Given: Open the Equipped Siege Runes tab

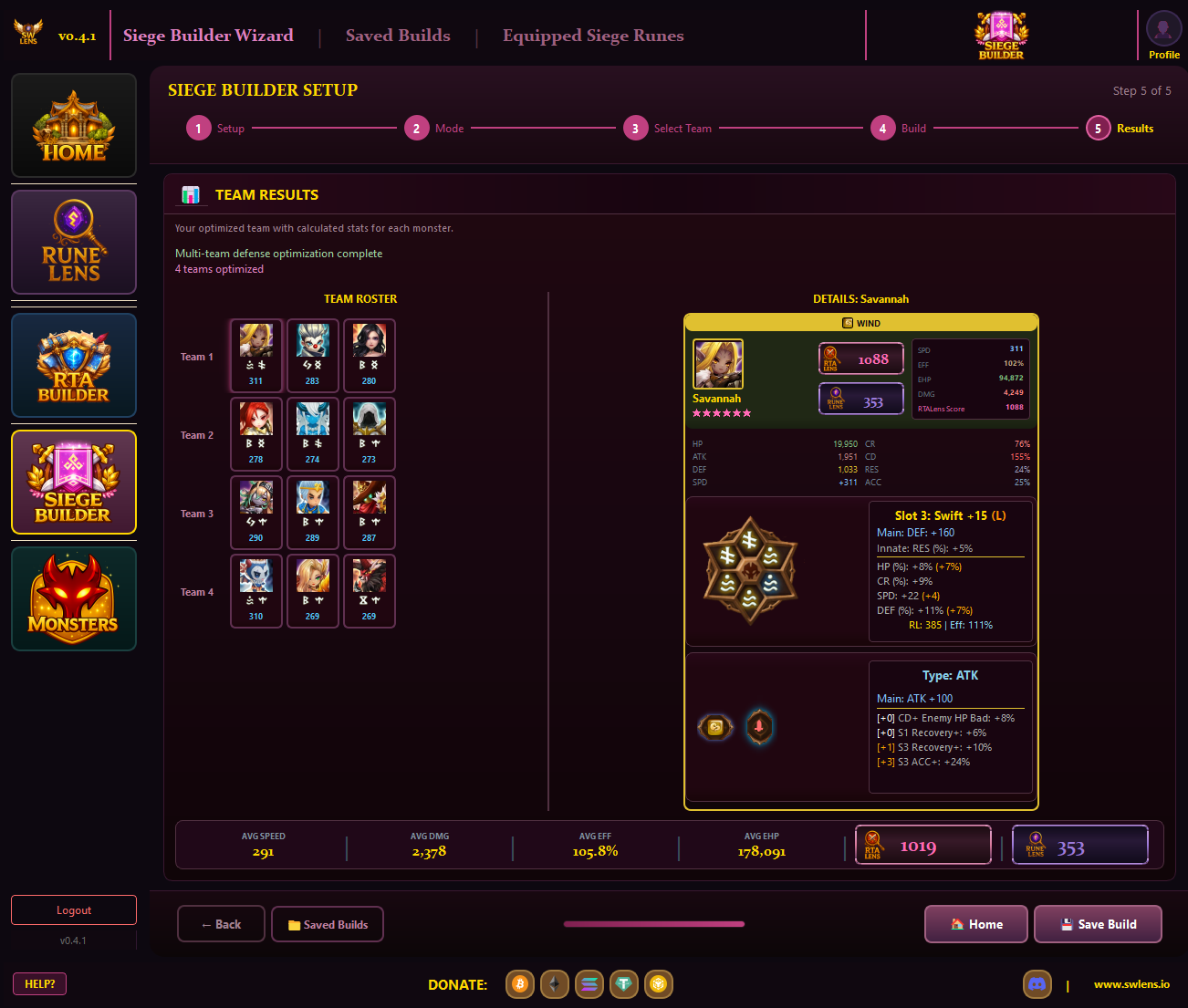Looking at the screenshot, I should tap(593, 36).
